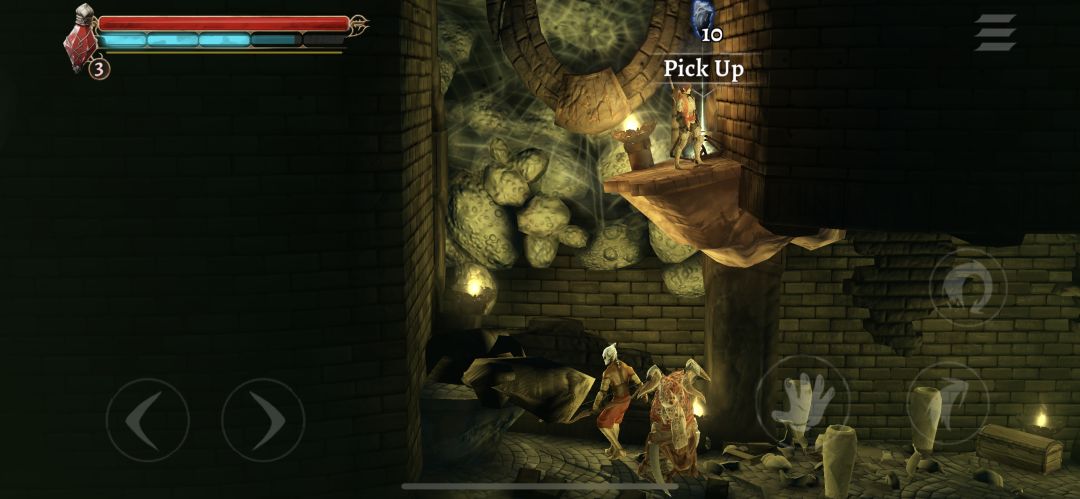
Task: Tap the move left arrow button
Action: pos(147,420)
